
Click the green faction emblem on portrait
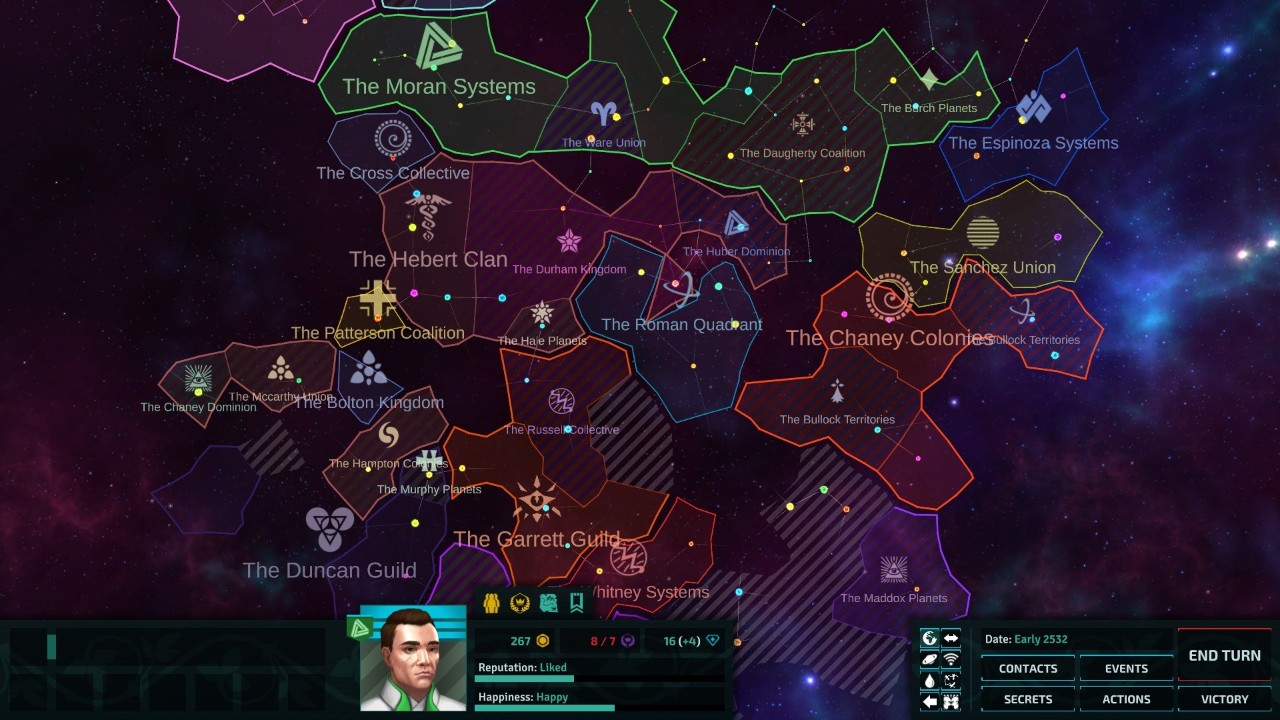pos(359,628)
